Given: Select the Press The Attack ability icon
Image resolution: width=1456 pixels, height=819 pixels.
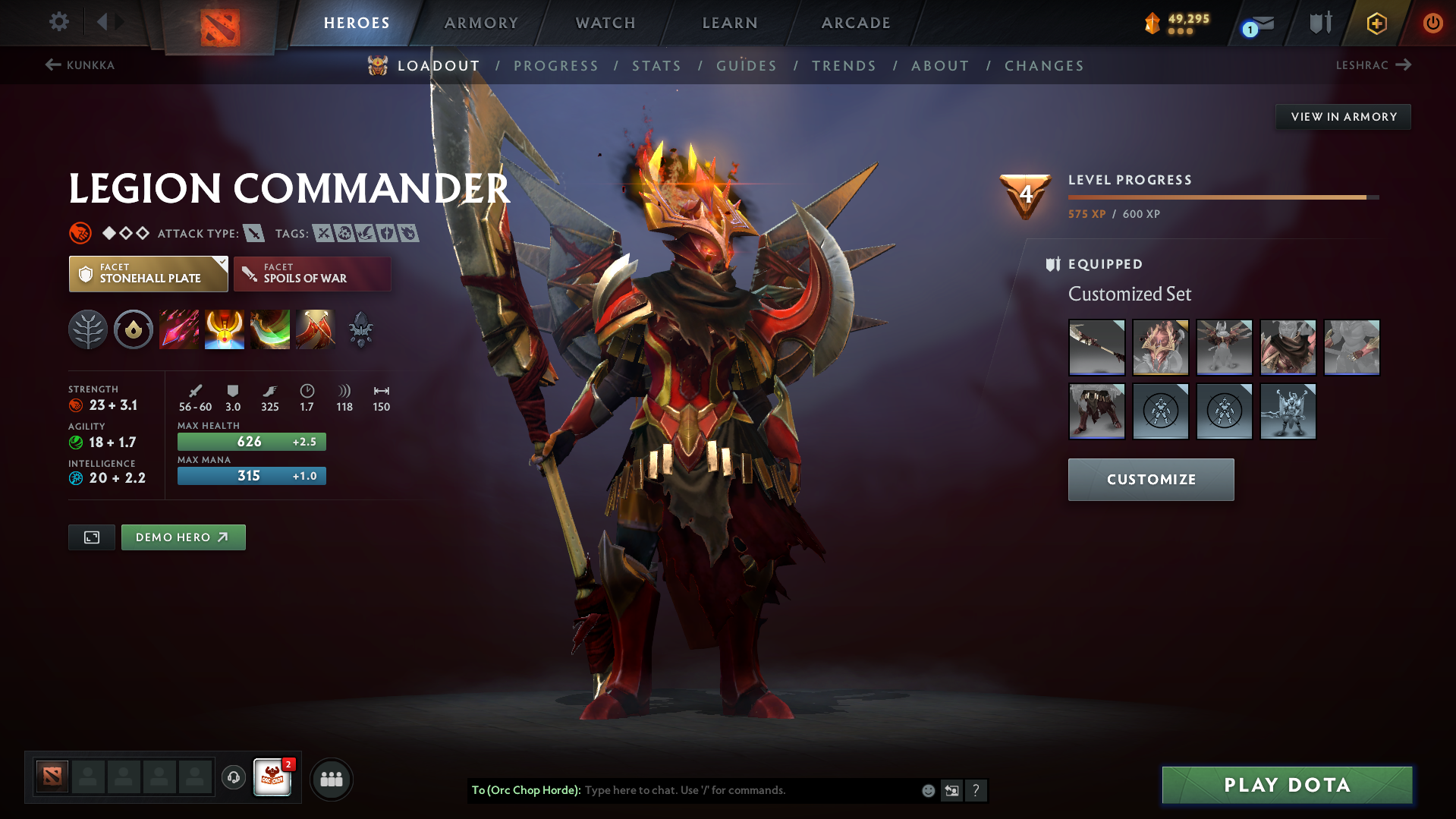Looking at the screenshot, I should 225,329.
